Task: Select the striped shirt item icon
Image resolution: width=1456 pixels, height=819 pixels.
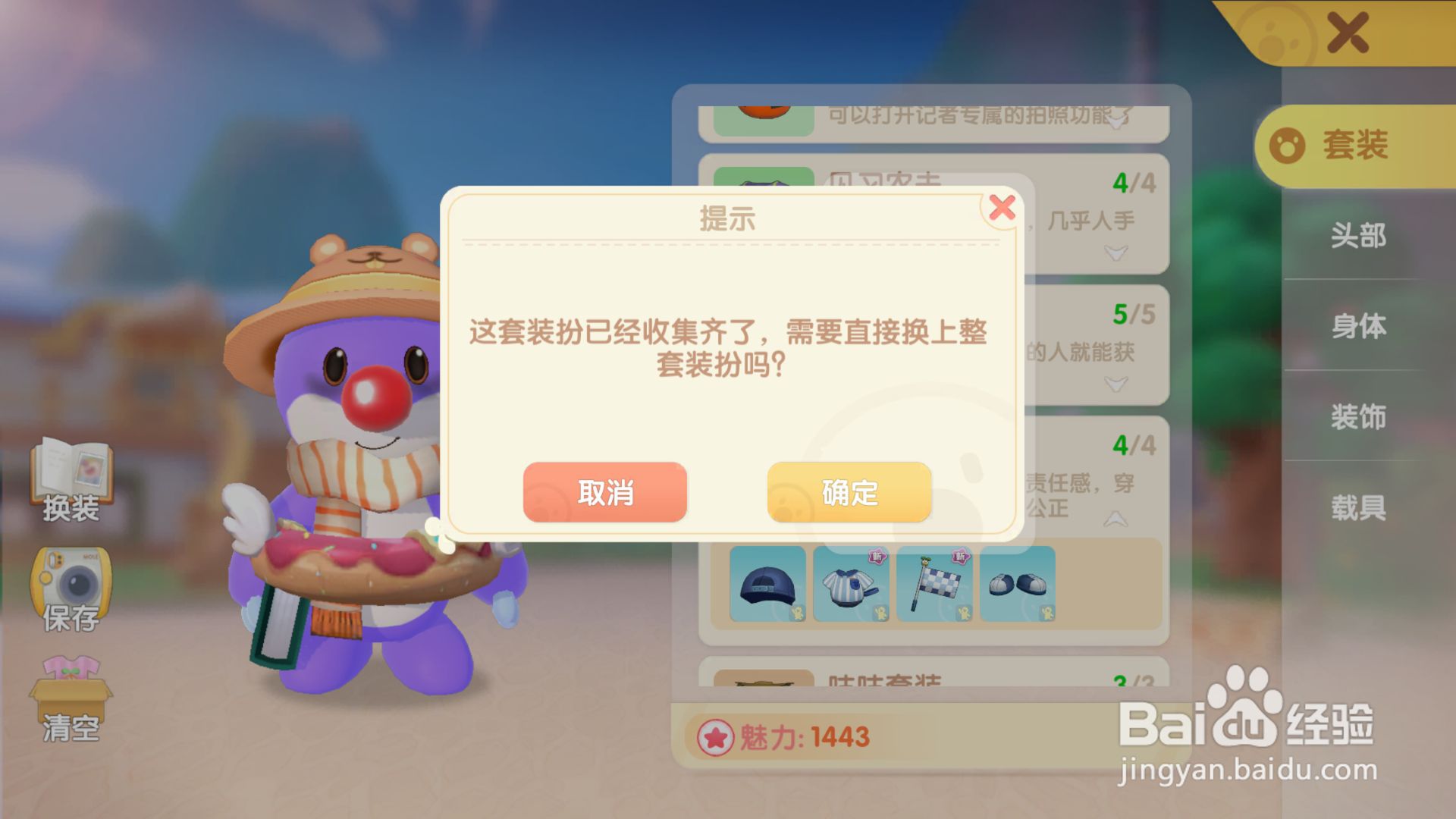Action: click(x=851, y=585)
